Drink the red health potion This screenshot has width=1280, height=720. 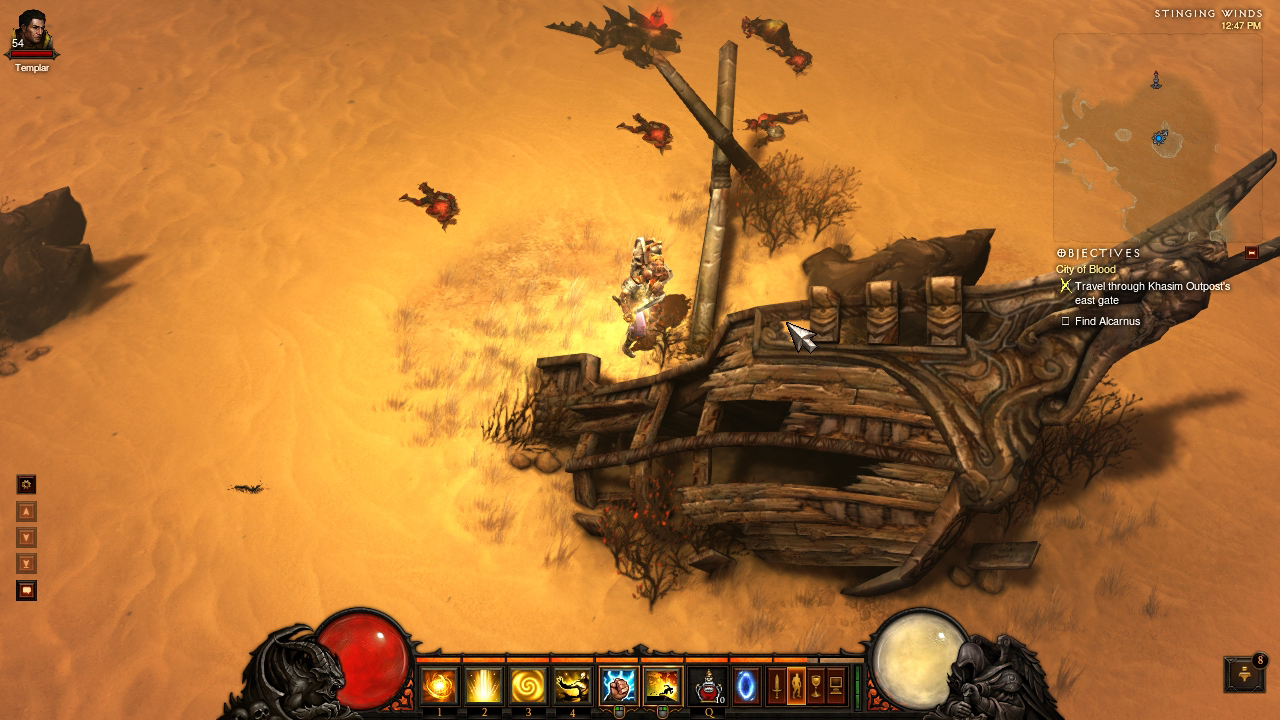point(708,686)
